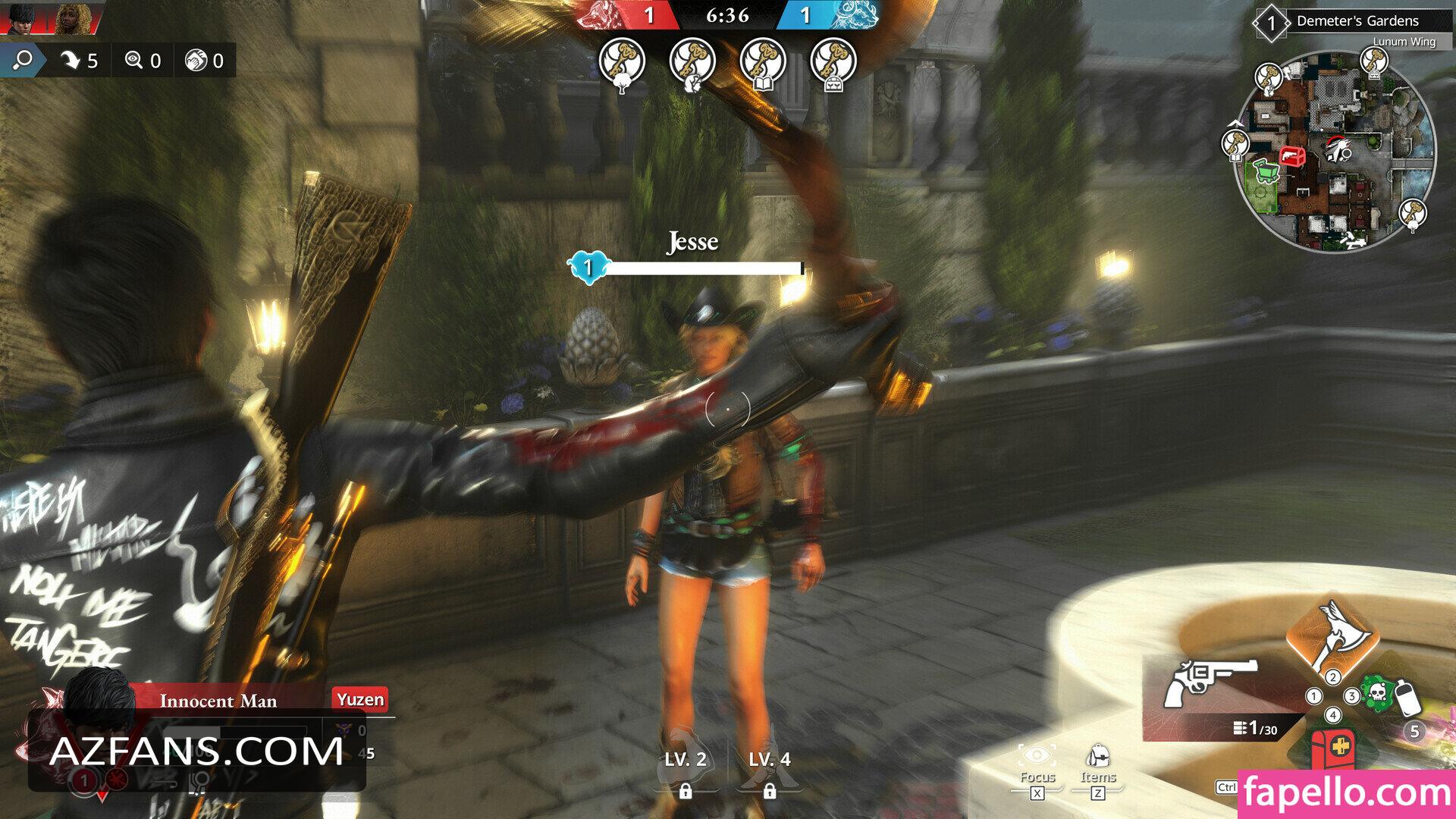The image size is (1456, 819).
Task: Click the key objective with chest symbol
Action: click(x=833, y=64)
